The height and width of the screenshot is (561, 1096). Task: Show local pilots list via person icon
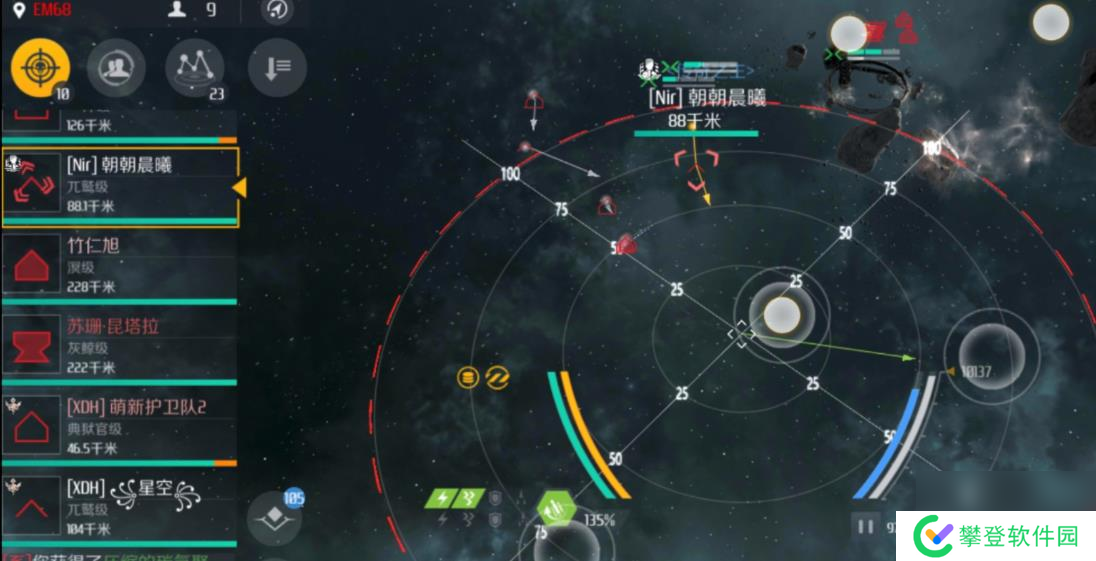(x=180, y=10)
